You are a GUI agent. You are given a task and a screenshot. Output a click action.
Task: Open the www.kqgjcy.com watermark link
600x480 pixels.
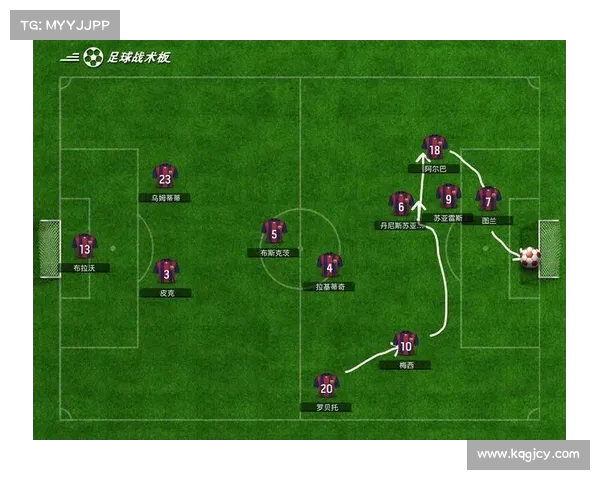click(x=528, y=454)
